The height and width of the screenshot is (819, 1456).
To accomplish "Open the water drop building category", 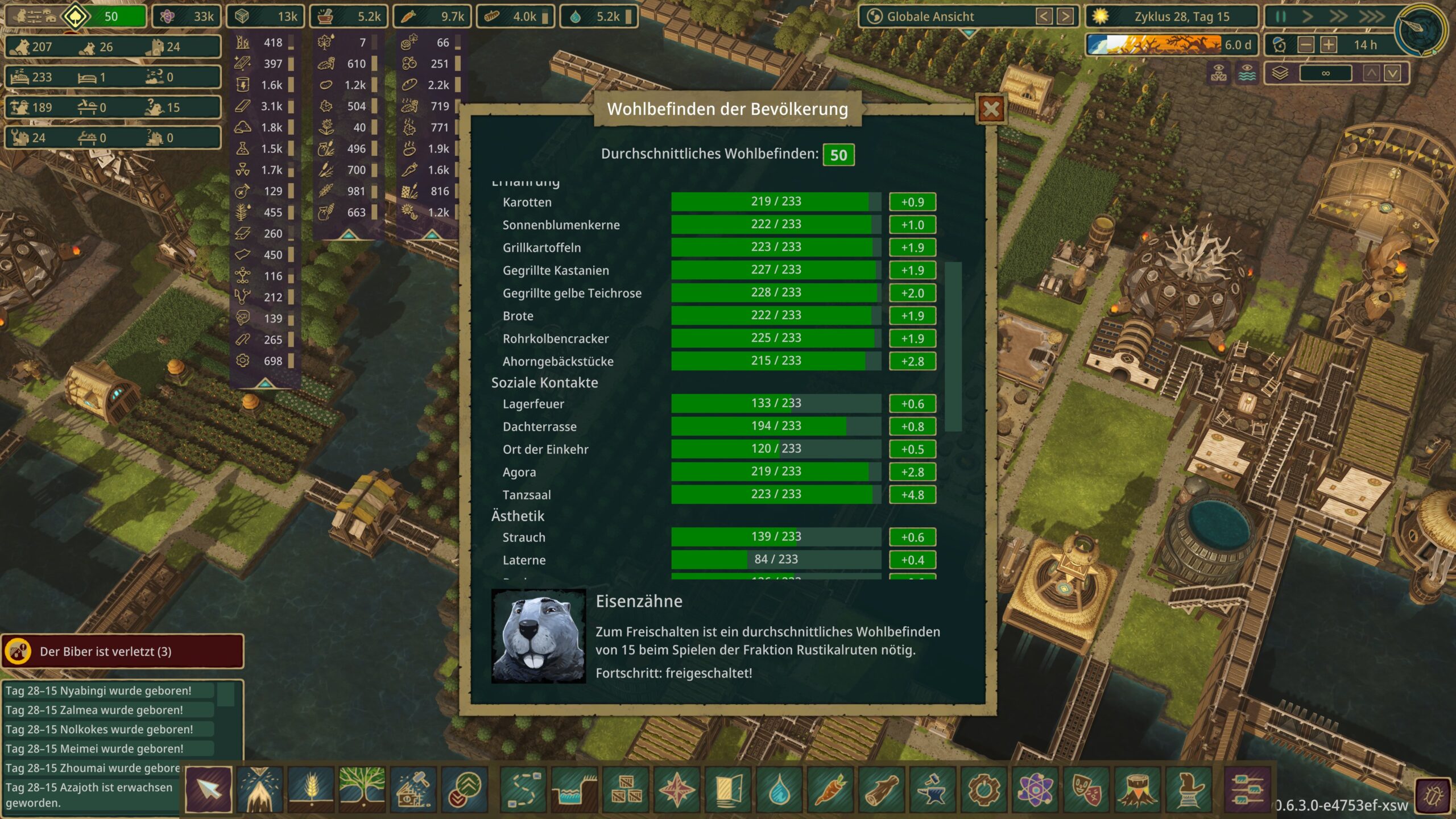I will pyautogui.click(x=779, y=789).
